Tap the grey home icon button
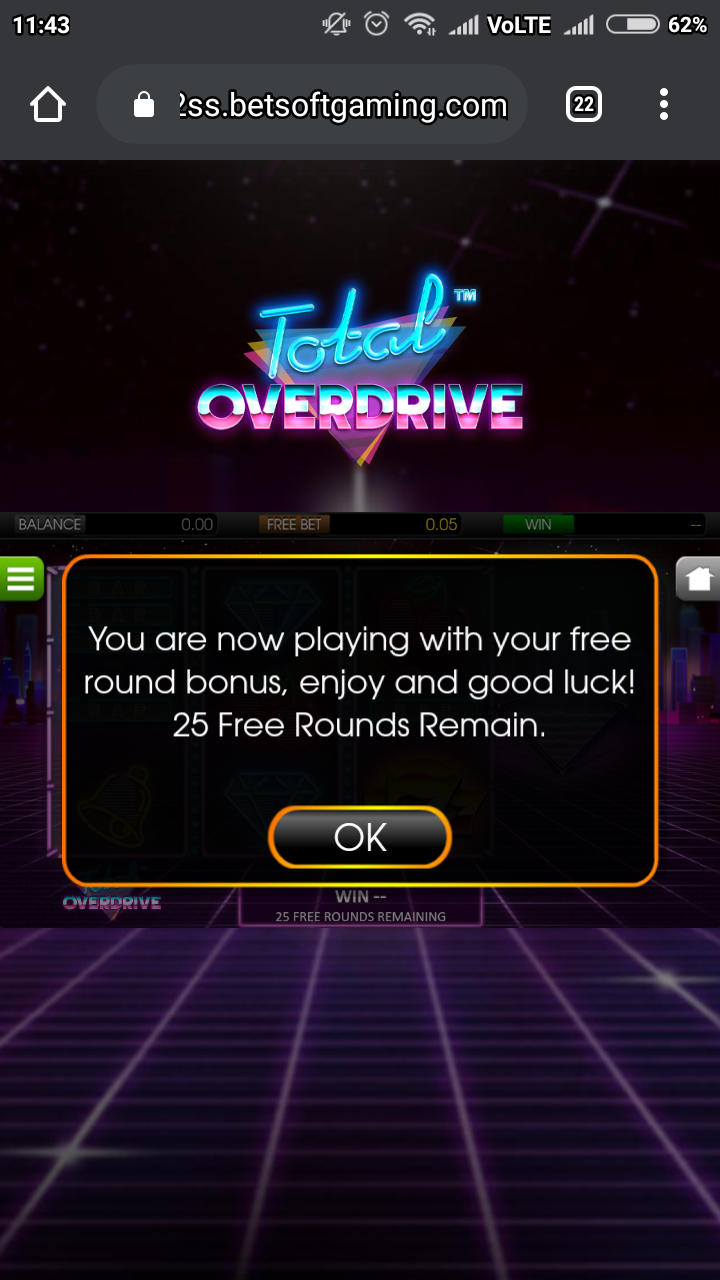The width and height of the screenshot is (720, 1280). click(699, 578)
